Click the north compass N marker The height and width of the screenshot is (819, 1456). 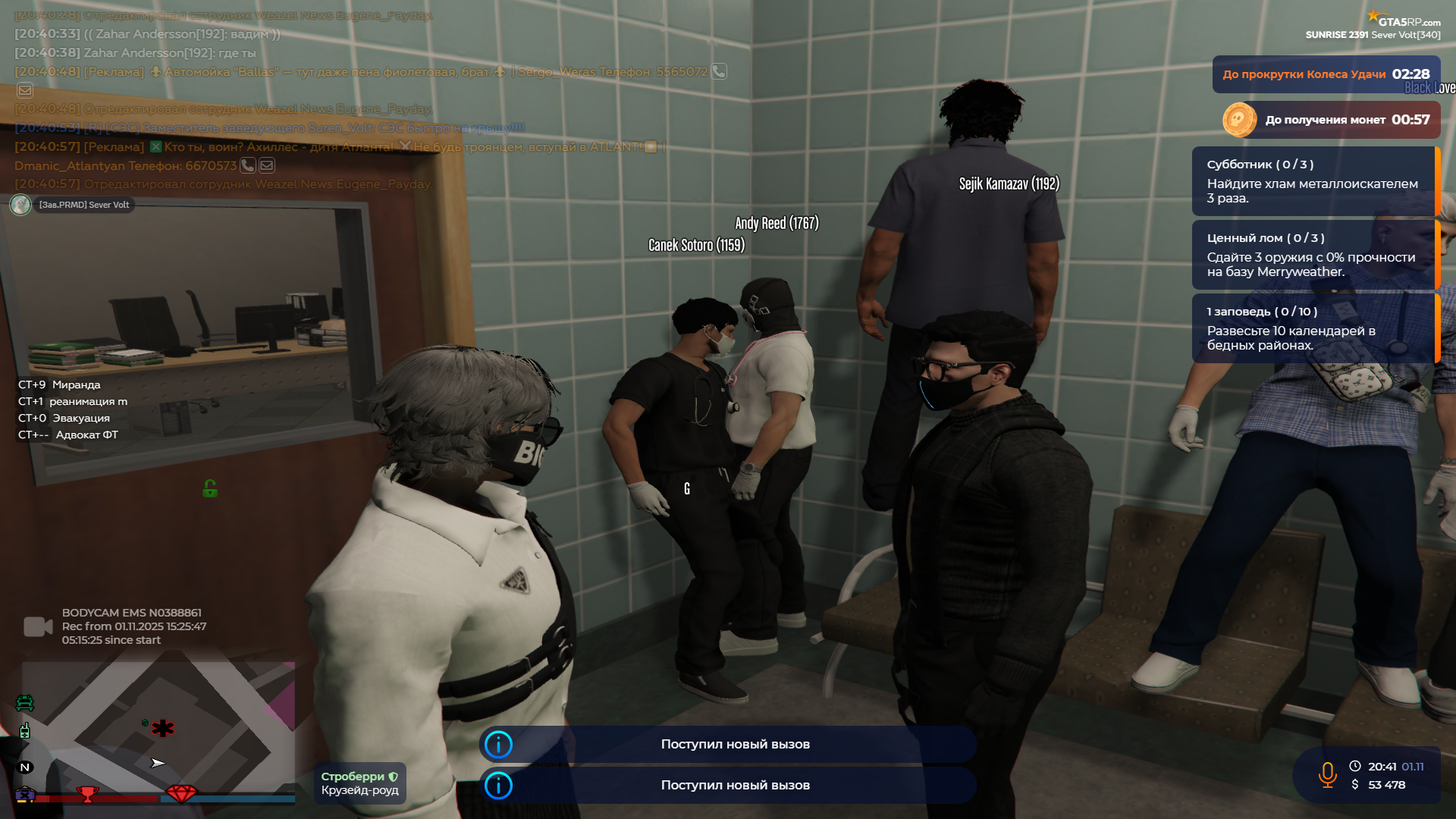pyautogui.click(x=24, y=767)
